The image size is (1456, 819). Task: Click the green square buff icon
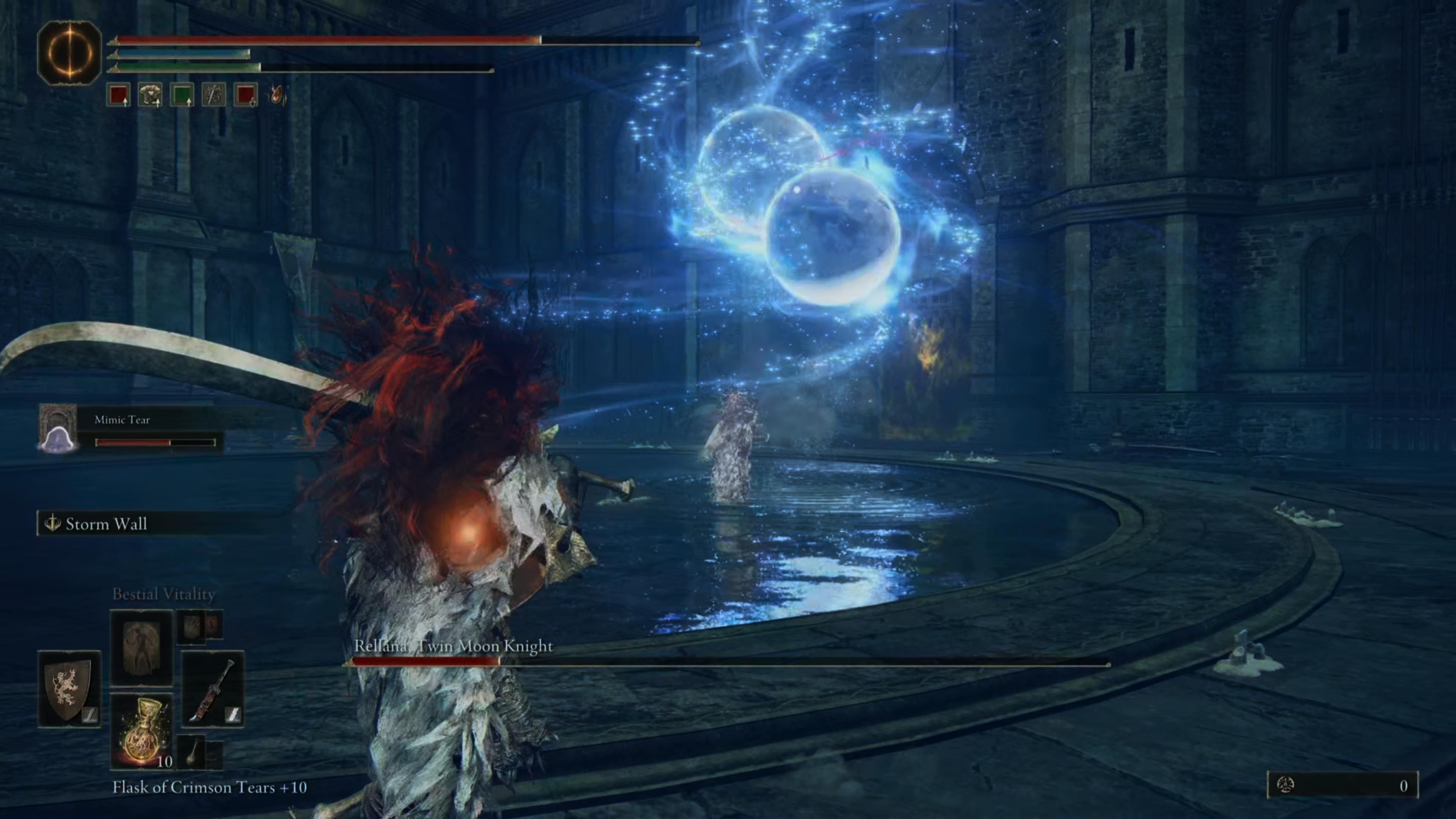182,94
